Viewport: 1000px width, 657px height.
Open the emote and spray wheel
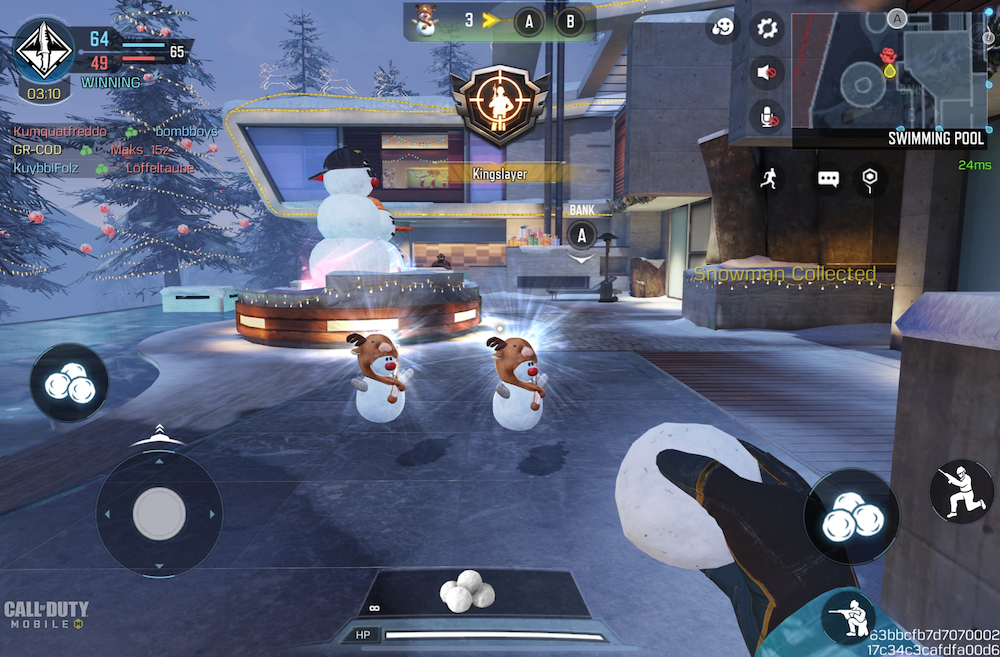[723, 28]
